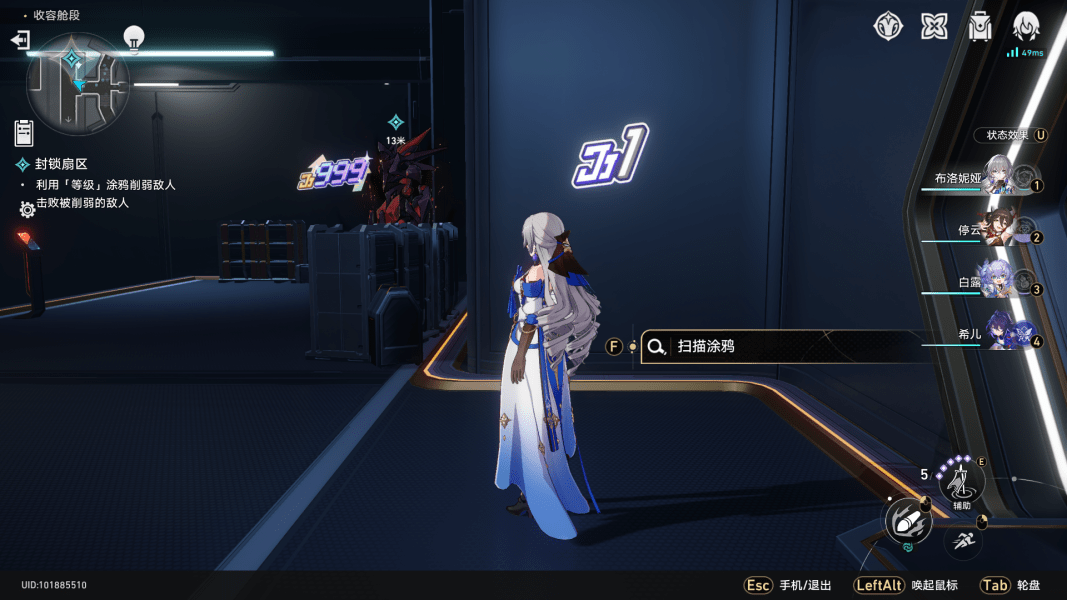Show the 状态效果 status effects

[x=1010, y=135]
